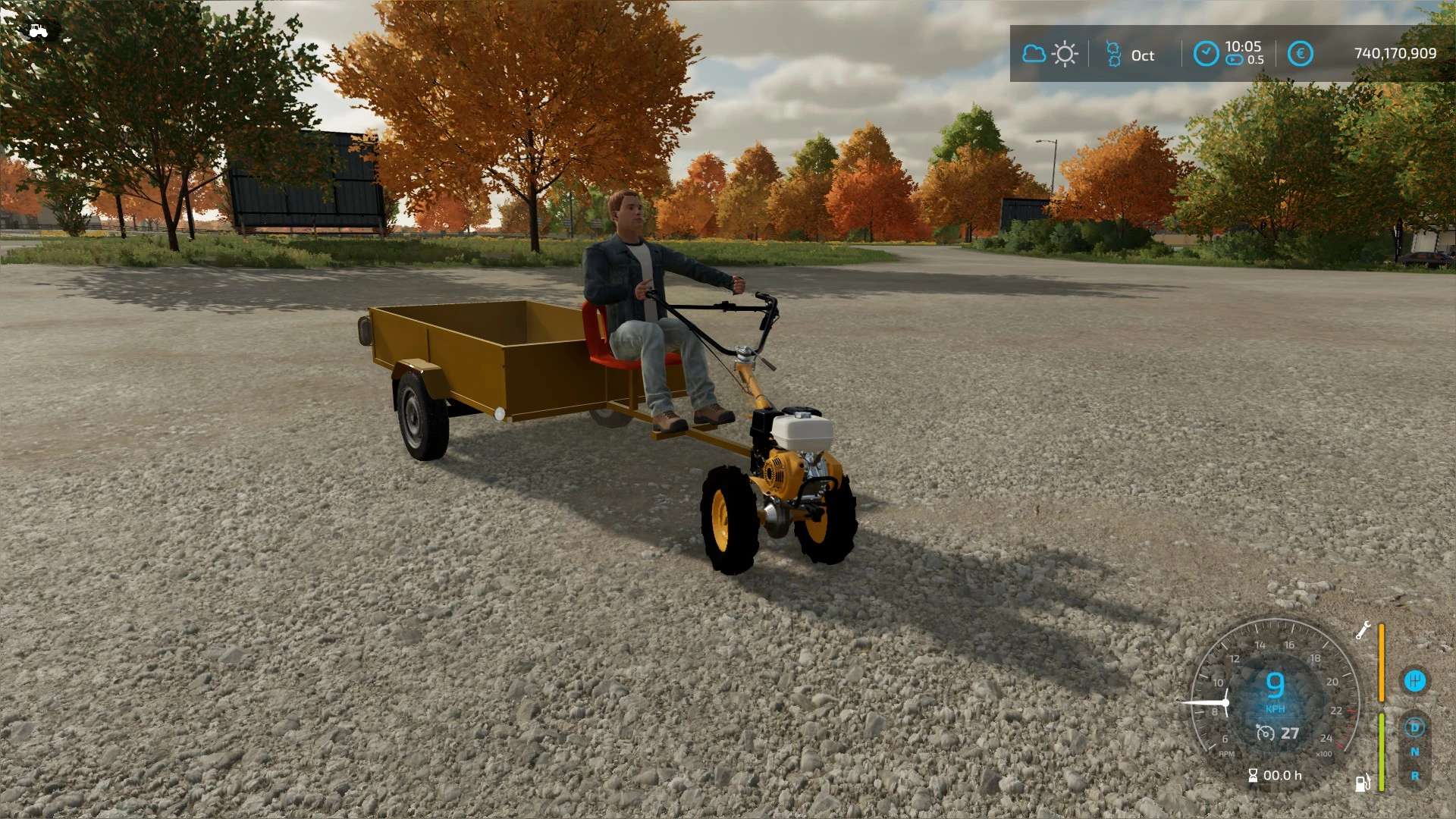Open the euro money icon
Image resolution: width=1456 pixels, height=819 pixels.
point(1300,54)
